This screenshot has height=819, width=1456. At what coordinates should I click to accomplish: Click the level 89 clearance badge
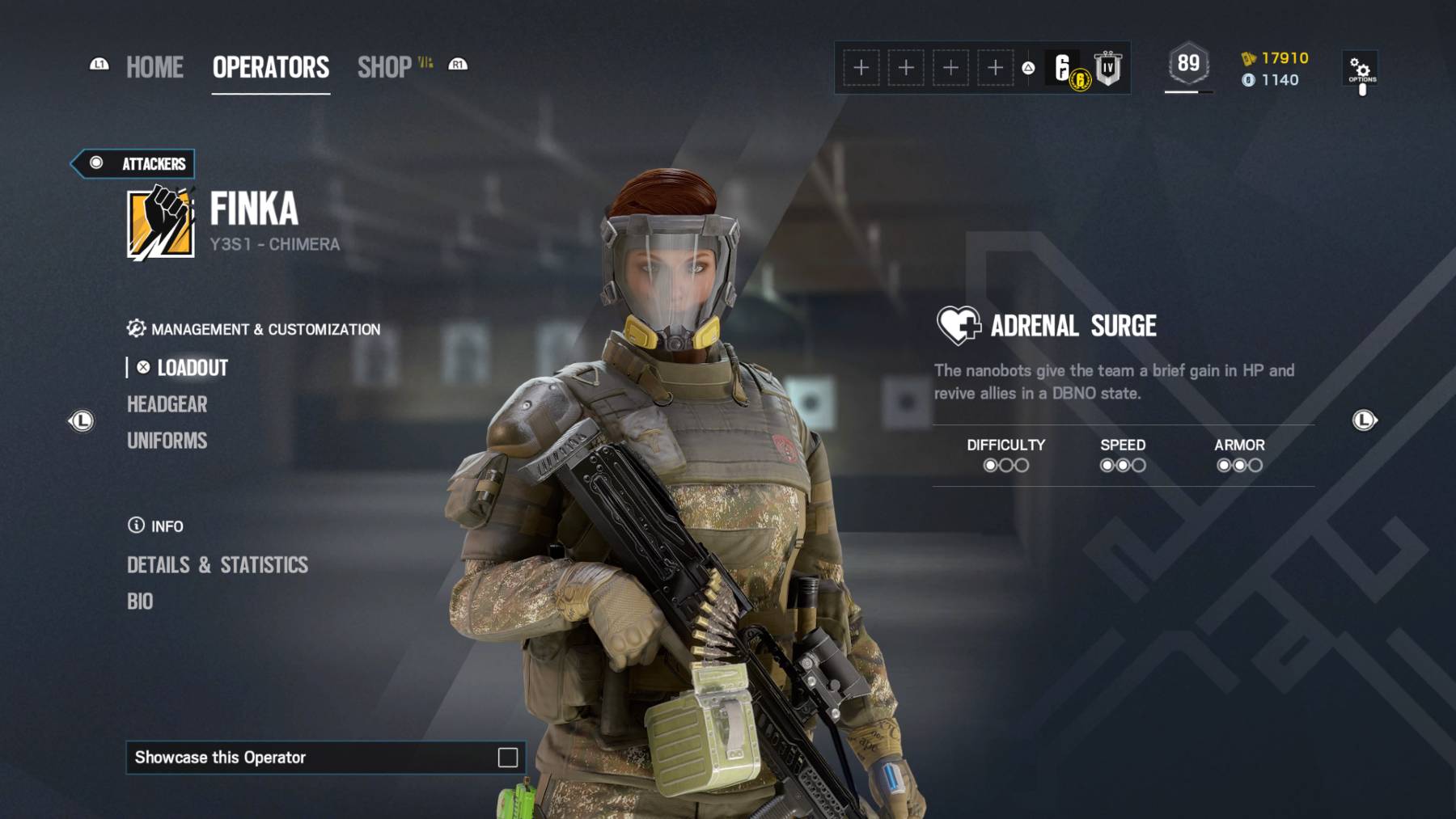[x=1188, y=64]
